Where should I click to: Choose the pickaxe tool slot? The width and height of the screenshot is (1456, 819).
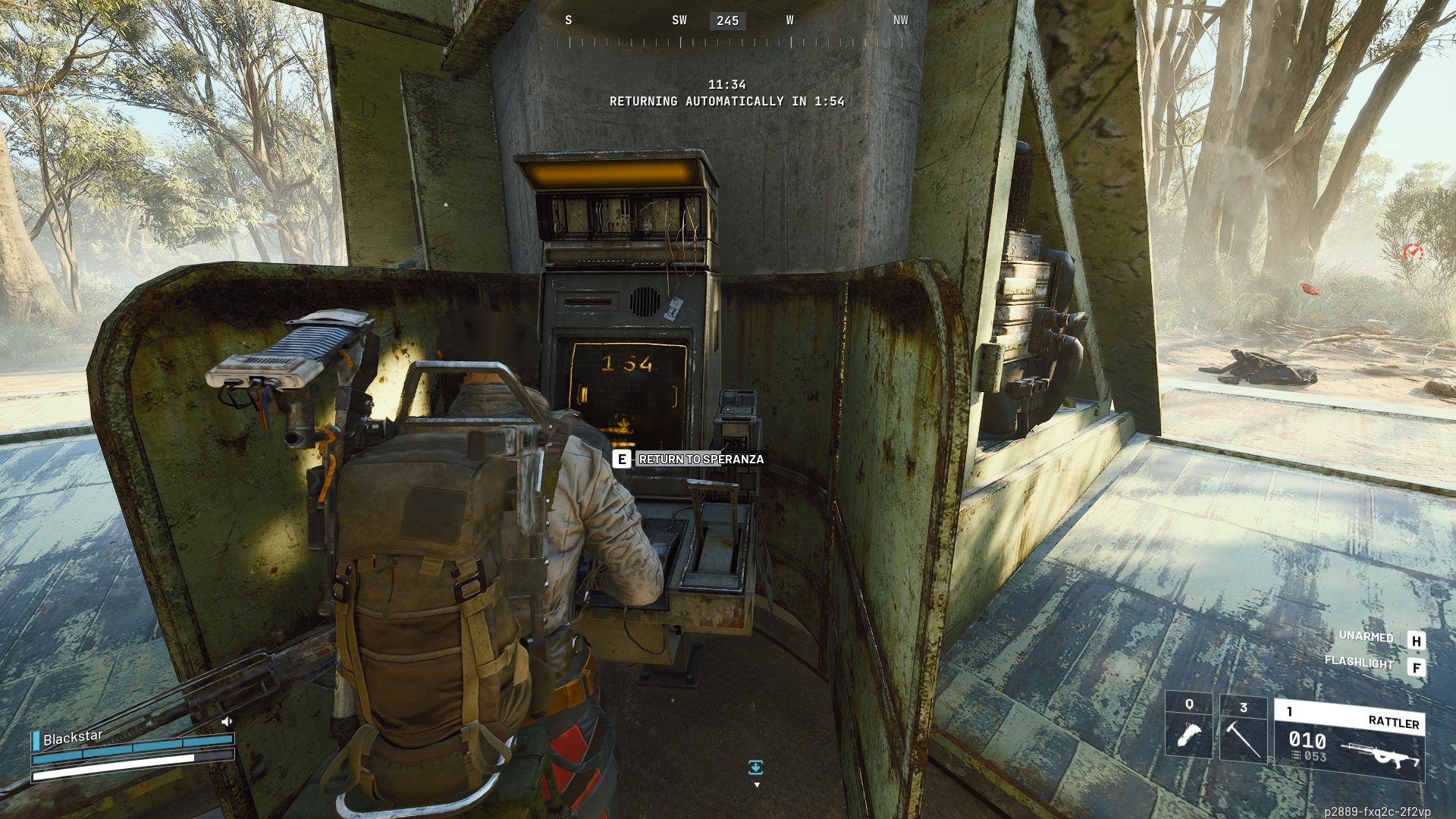1243,730
